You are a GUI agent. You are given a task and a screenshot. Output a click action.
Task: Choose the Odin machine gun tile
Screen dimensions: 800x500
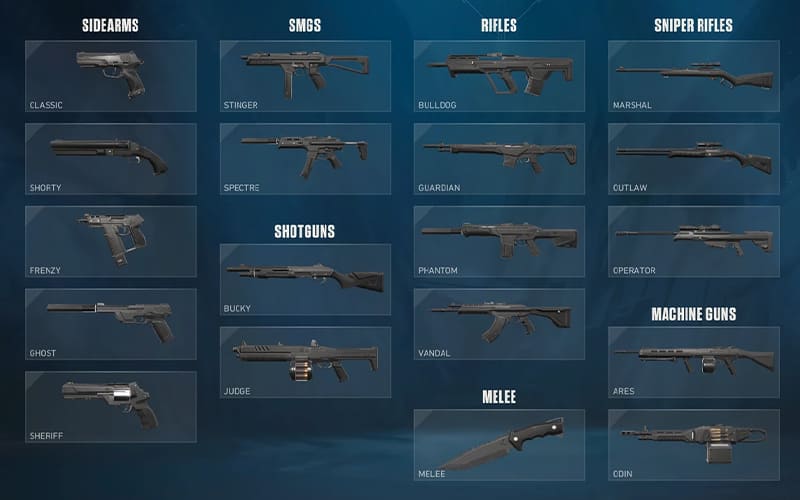click(694, 445)
